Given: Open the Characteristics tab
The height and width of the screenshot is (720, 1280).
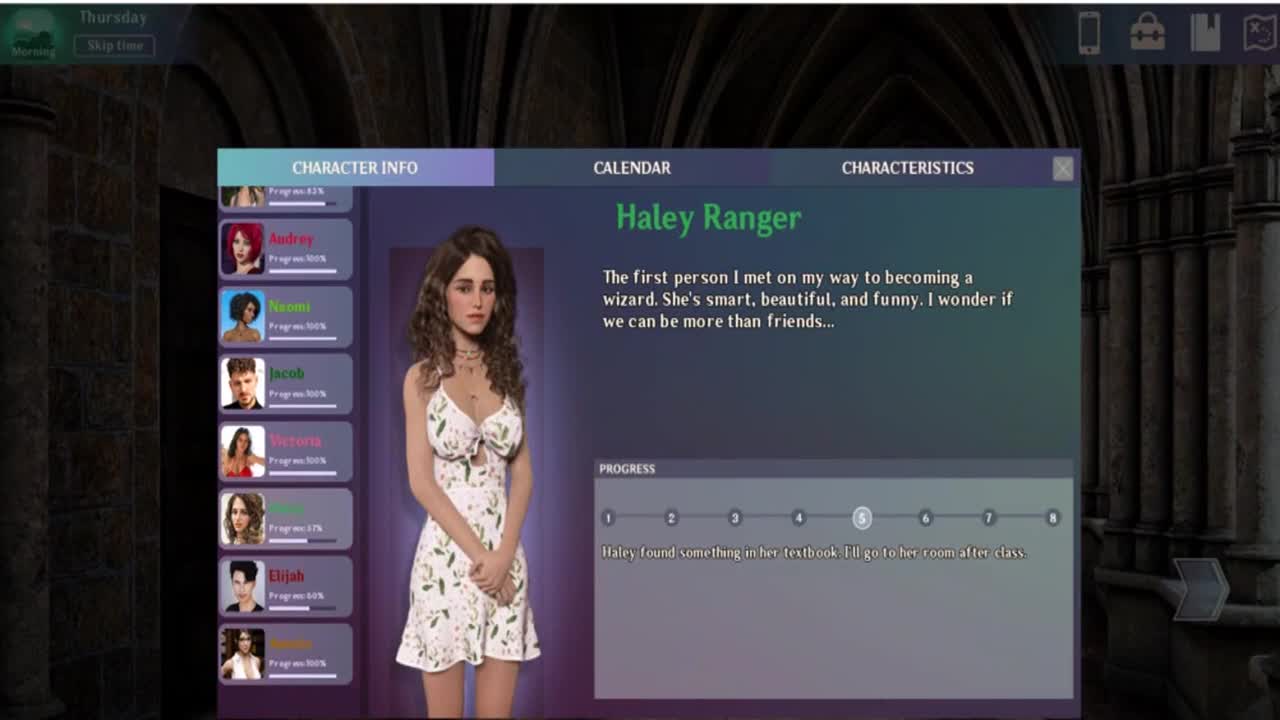Looking at the screenshot, I should point(907,168).
